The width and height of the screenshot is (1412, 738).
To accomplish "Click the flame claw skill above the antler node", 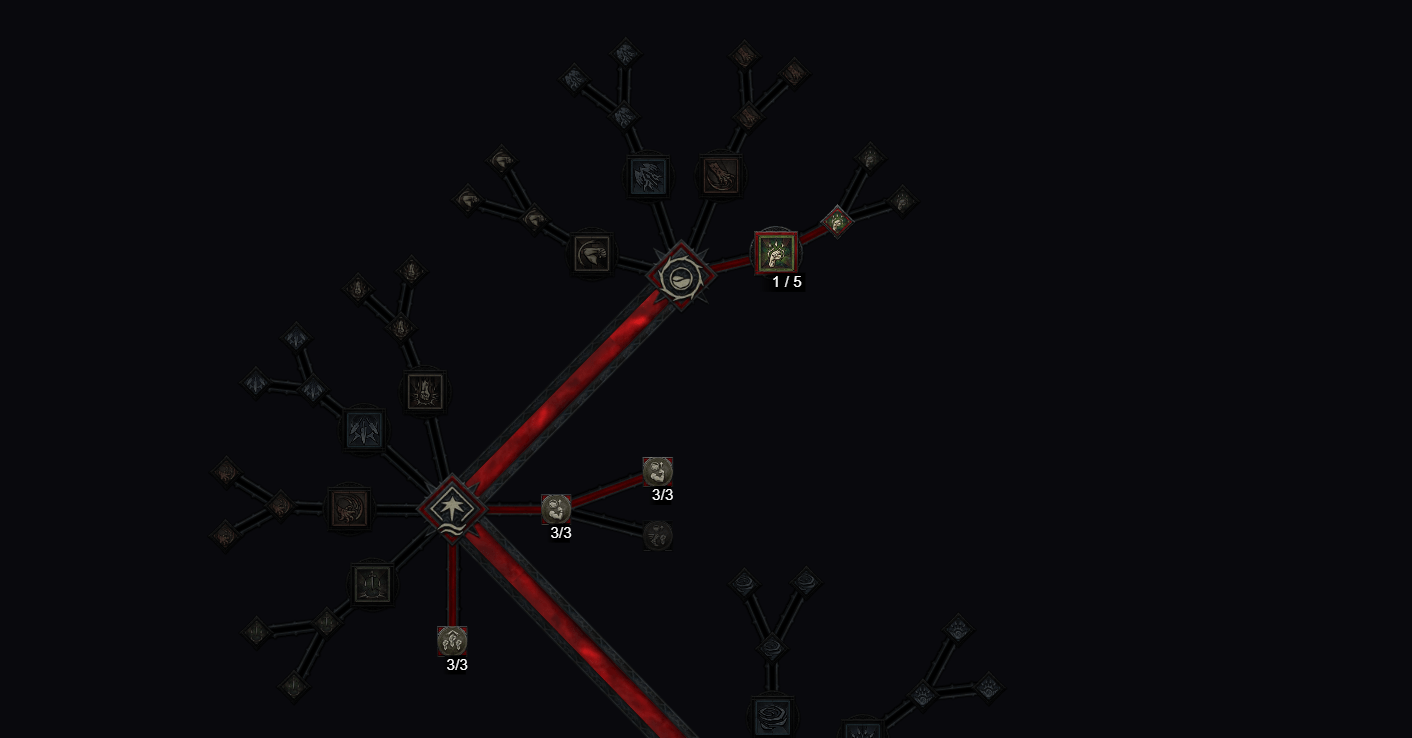I will 423,393.
